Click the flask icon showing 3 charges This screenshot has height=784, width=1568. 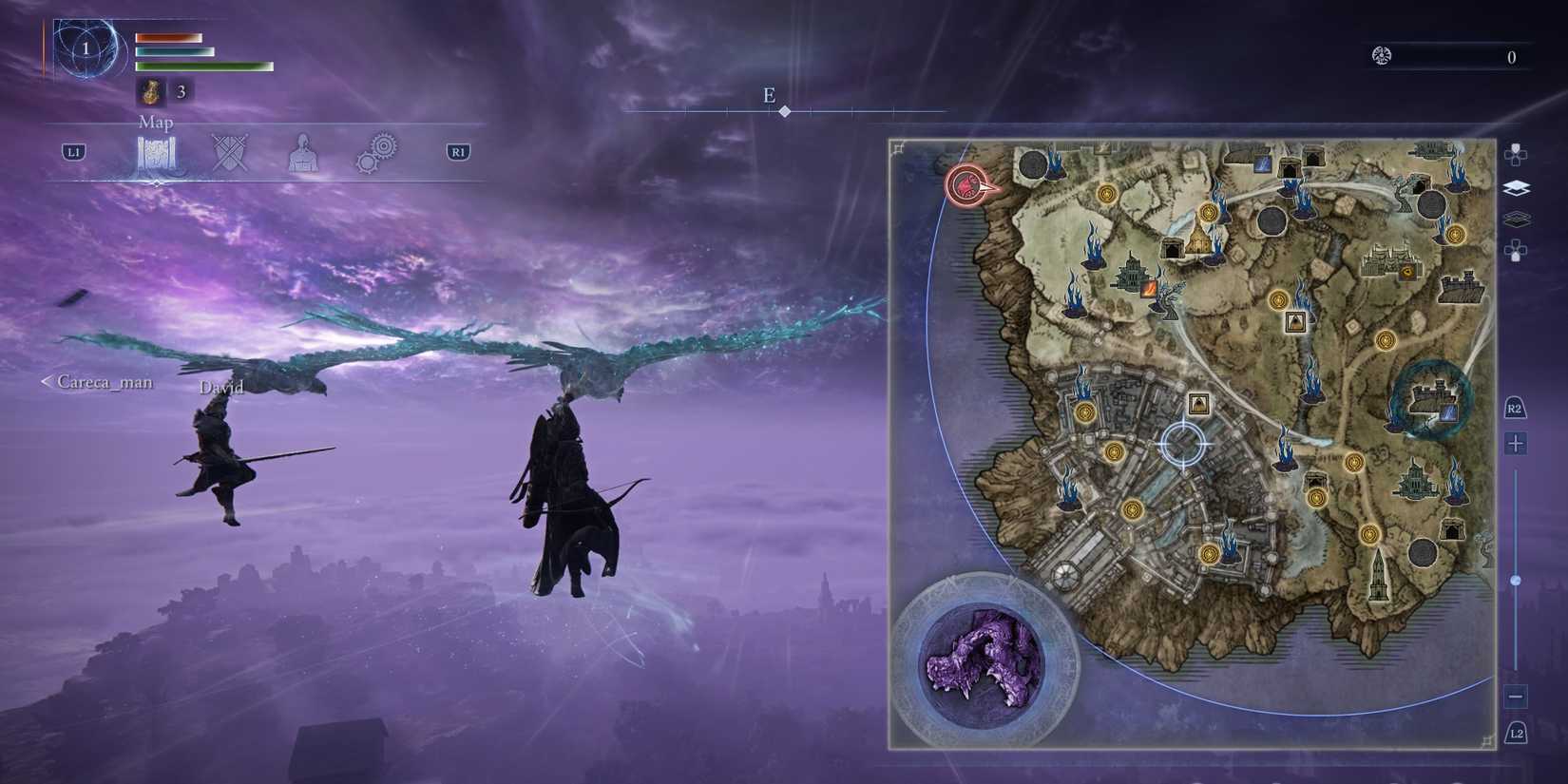click(152, 91)
